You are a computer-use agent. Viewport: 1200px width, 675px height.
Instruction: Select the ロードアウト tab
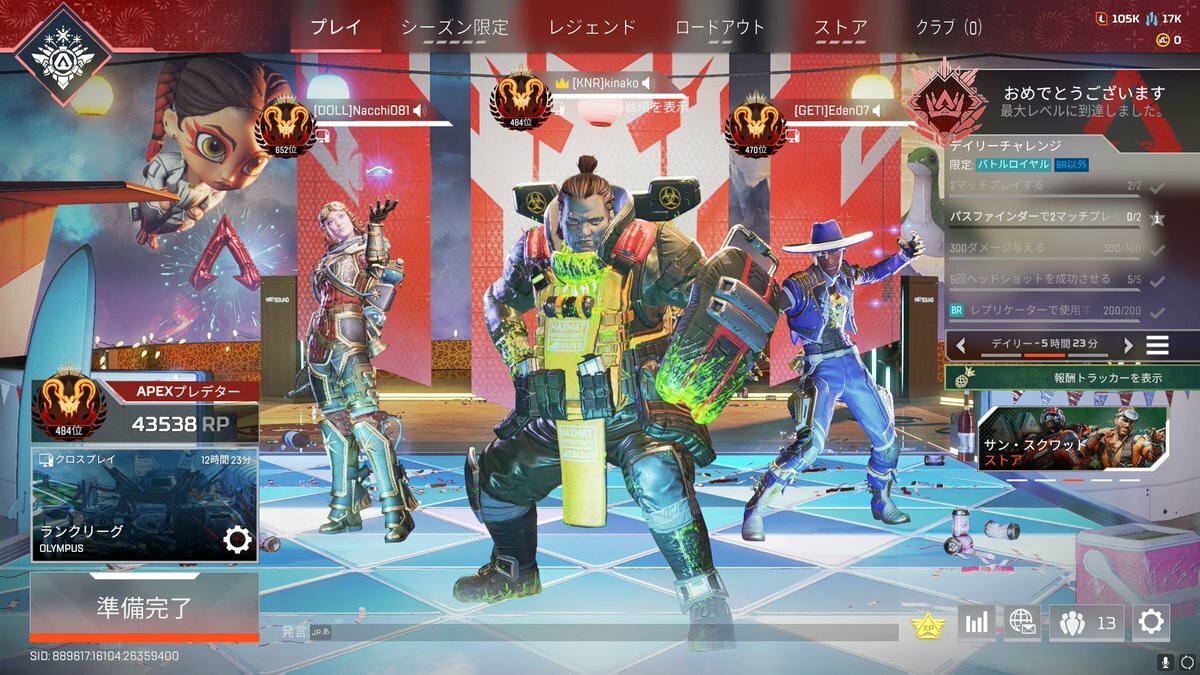pos(720,28)
